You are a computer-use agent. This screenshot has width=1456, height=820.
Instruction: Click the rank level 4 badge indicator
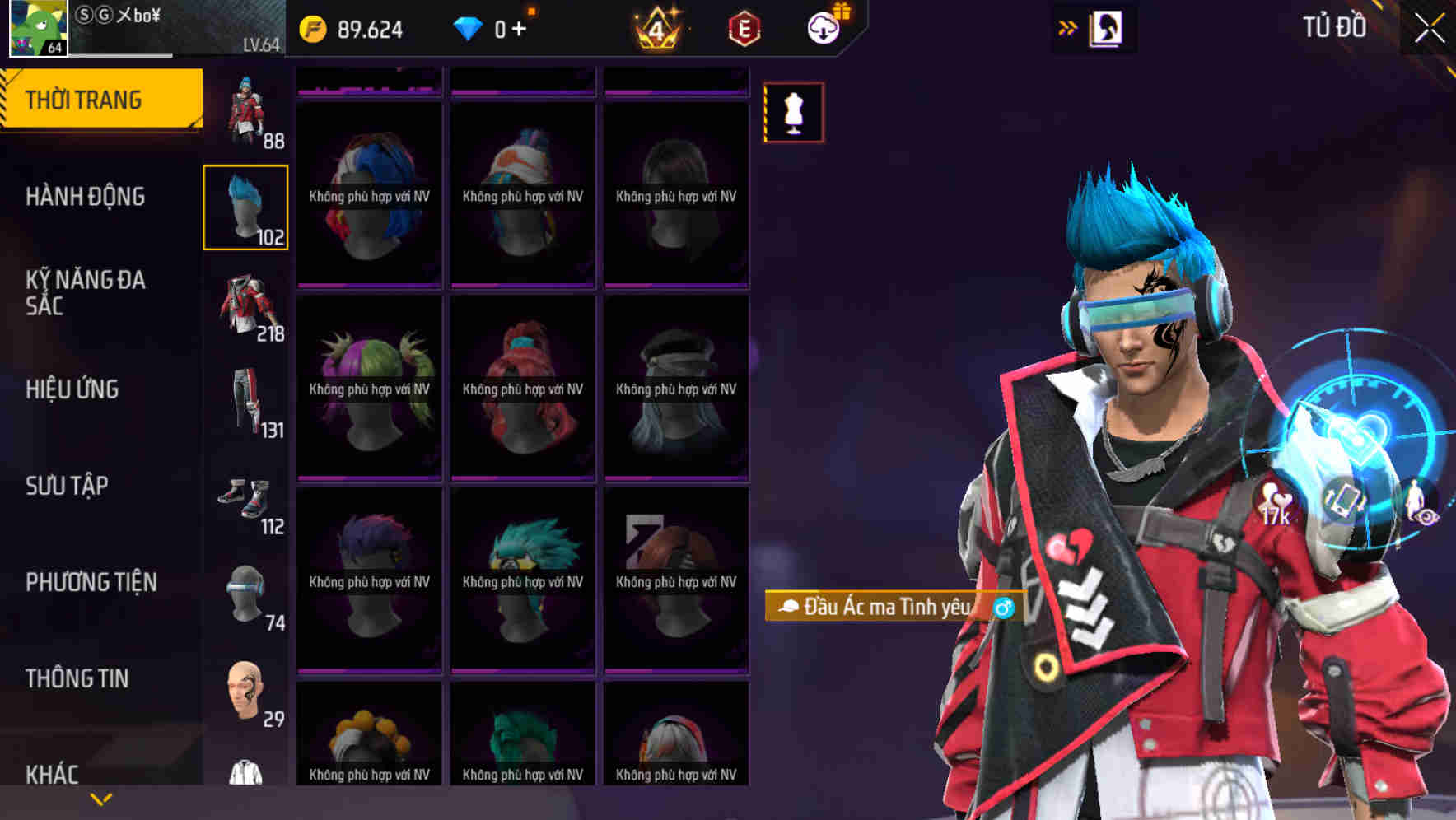point(659,30)
